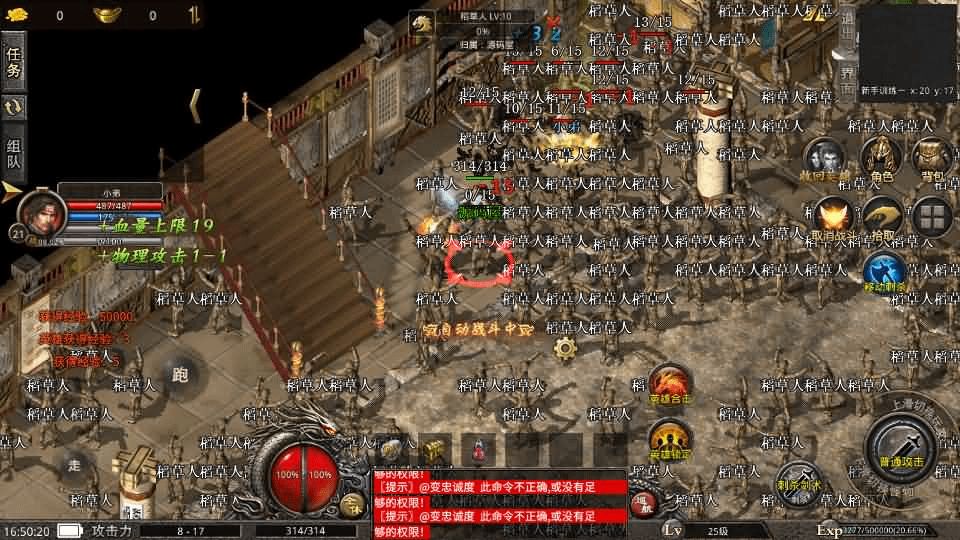Click the gear settings icon
The width and height of the screenshot is (960, 540).
(x=565, y=348)
